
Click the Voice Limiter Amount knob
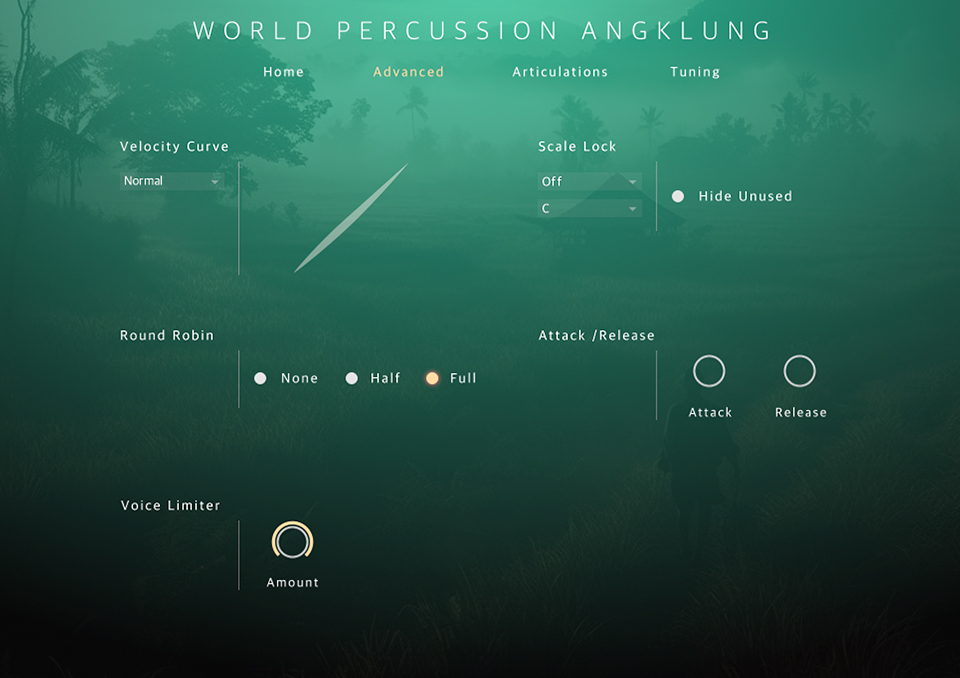[x=293, y=542]
